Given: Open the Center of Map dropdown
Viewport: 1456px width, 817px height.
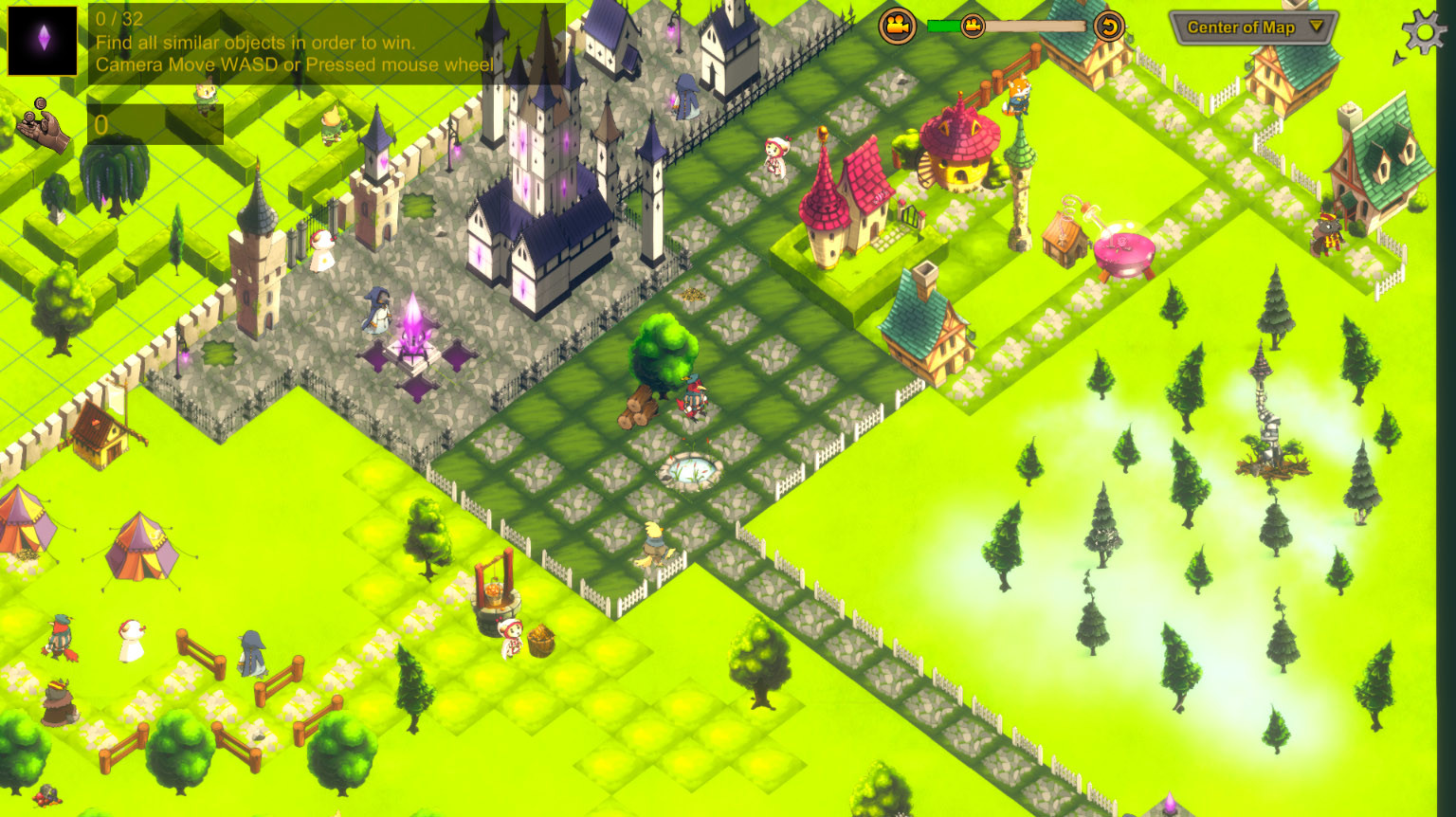Looking at the screenshot, I should [1244, 28].
